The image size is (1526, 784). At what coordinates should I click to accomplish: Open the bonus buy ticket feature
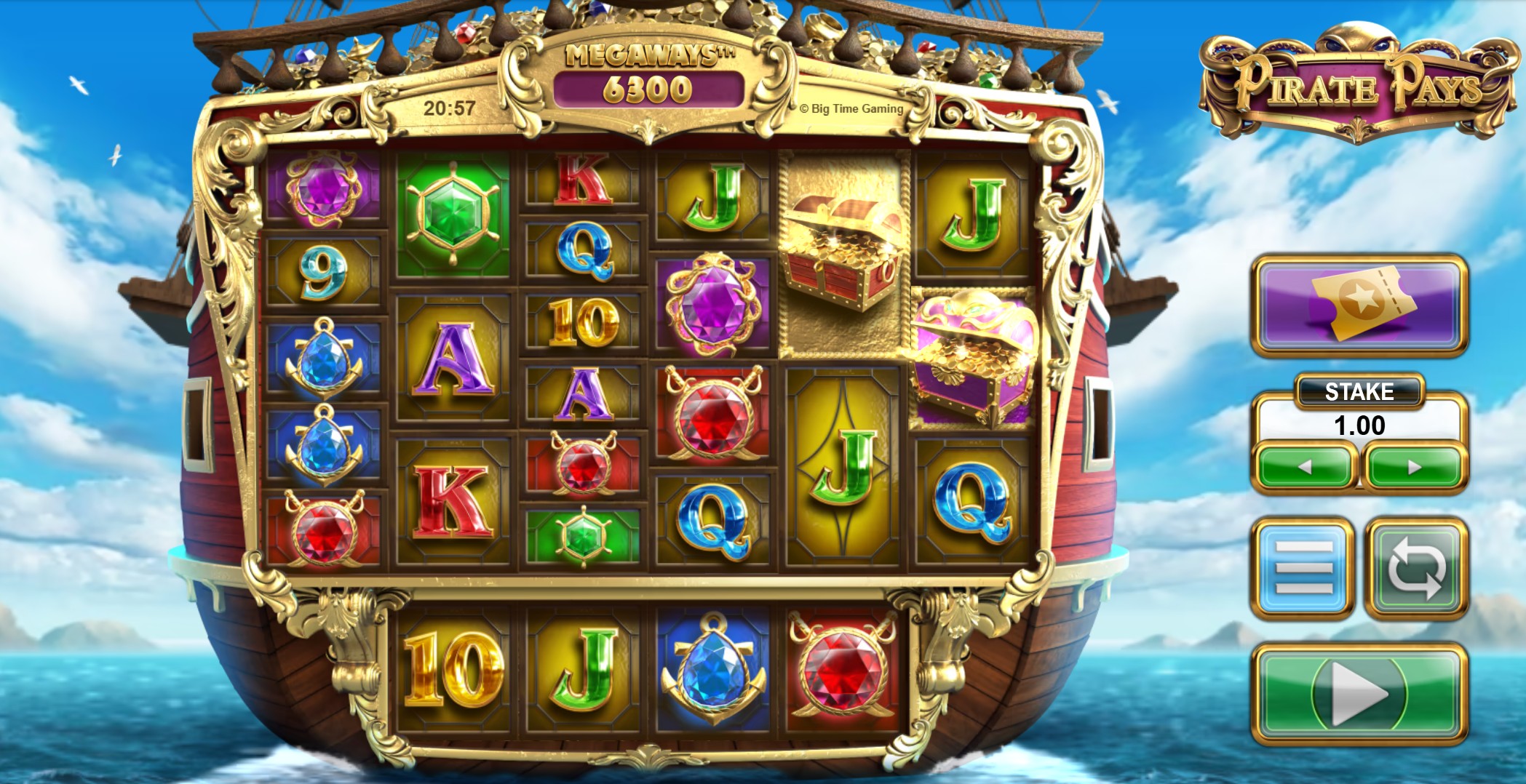point(1360,305)
